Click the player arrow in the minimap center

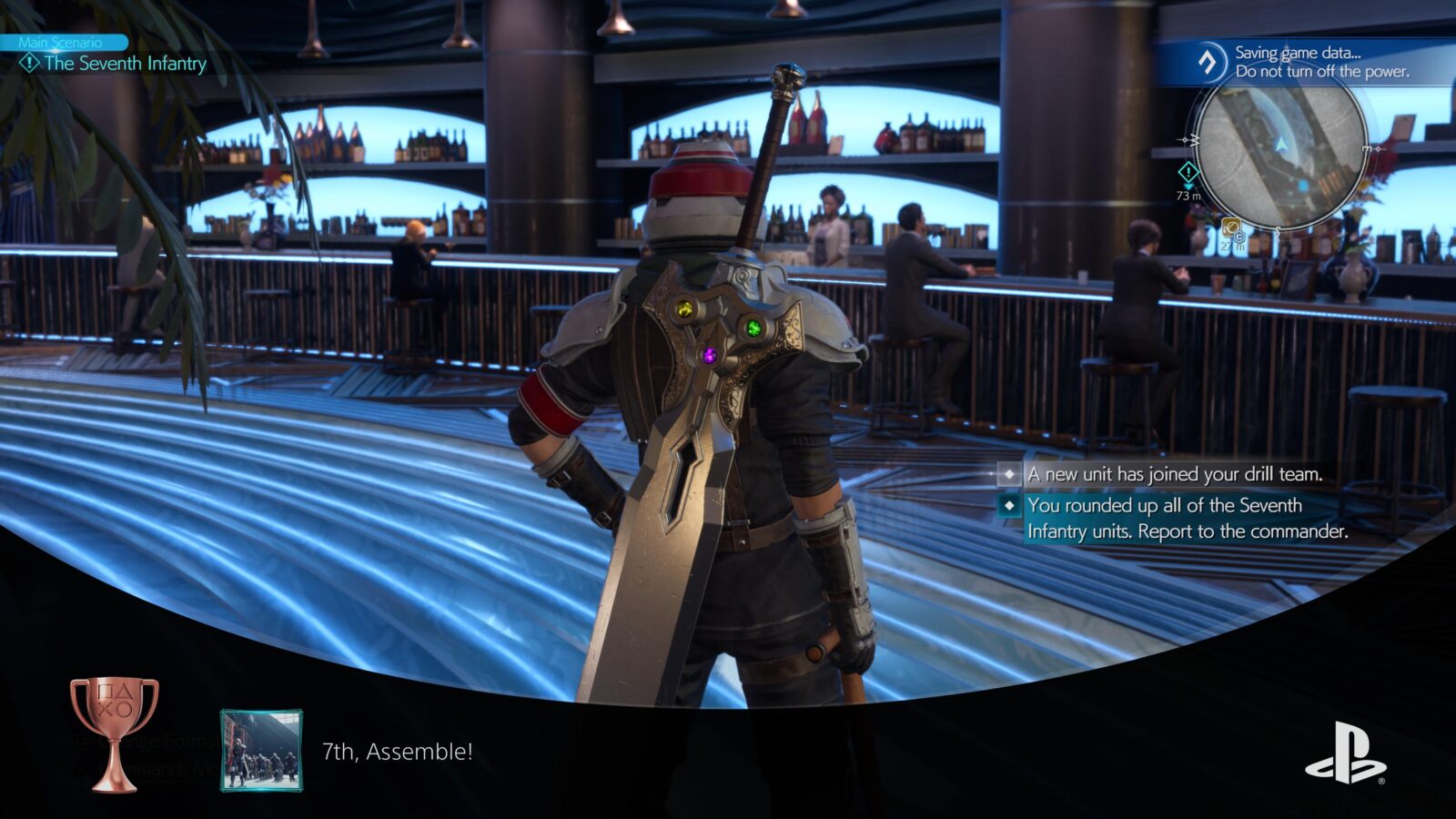(1280, 144)
